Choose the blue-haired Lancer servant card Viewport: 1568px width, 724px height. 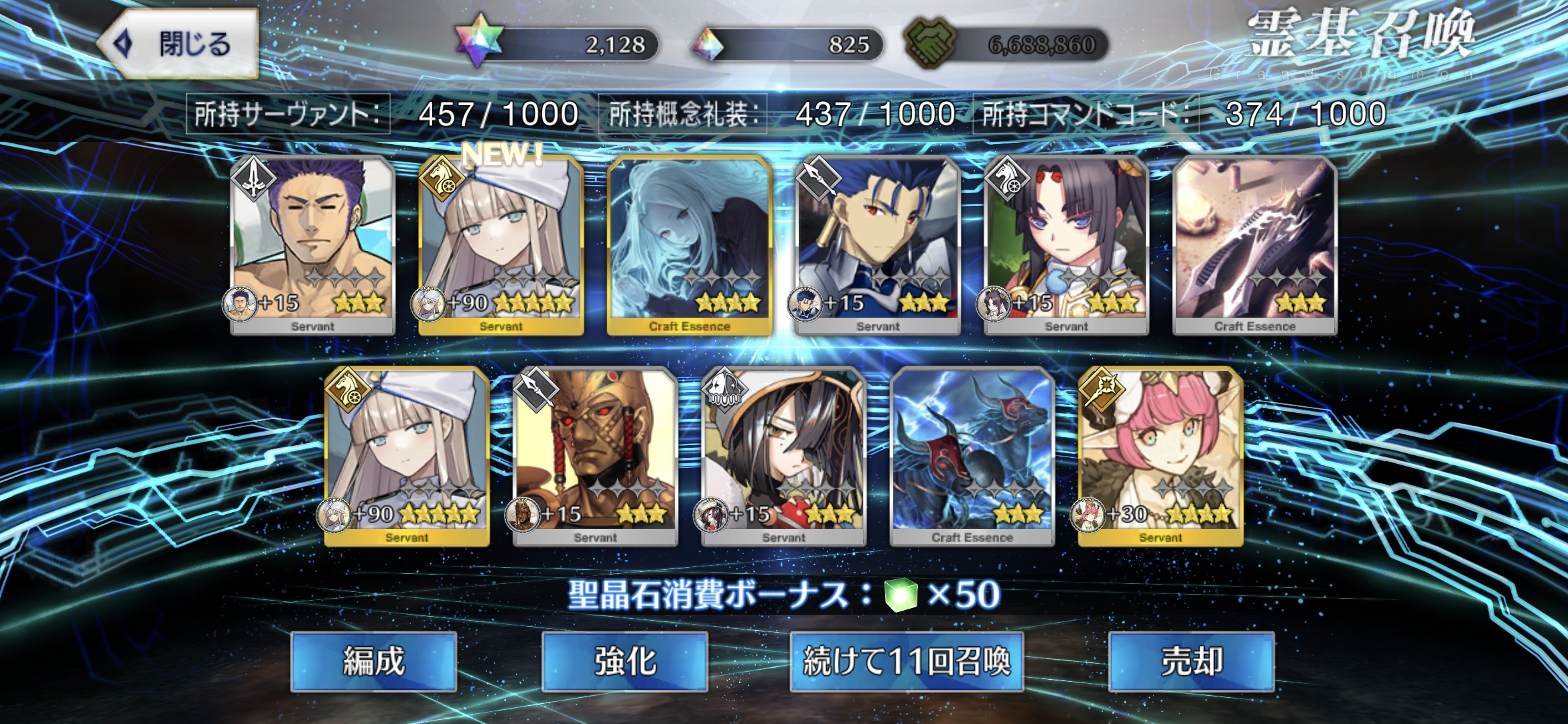tap(878, 245)
